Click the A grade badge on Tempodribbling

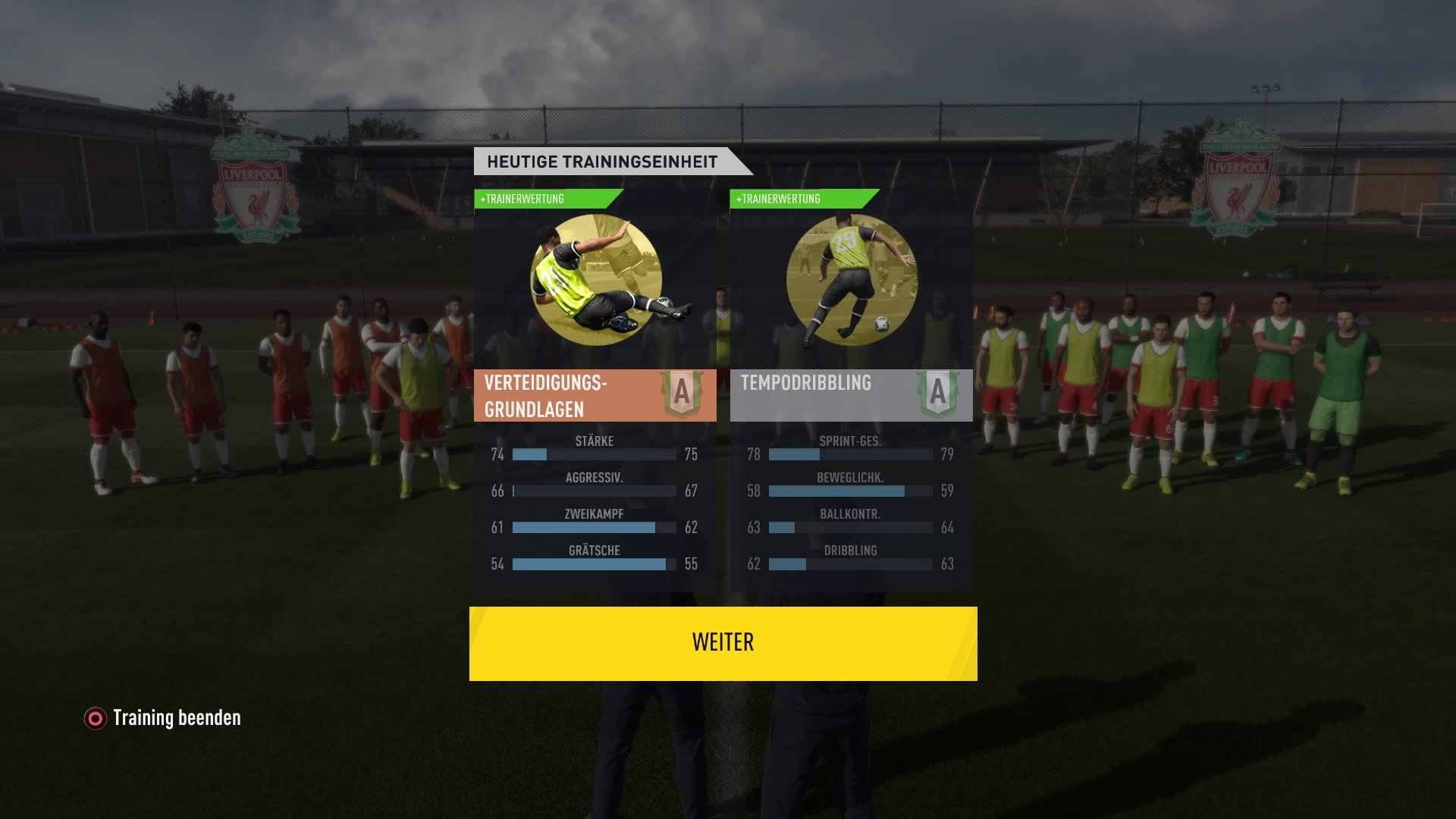940,394
